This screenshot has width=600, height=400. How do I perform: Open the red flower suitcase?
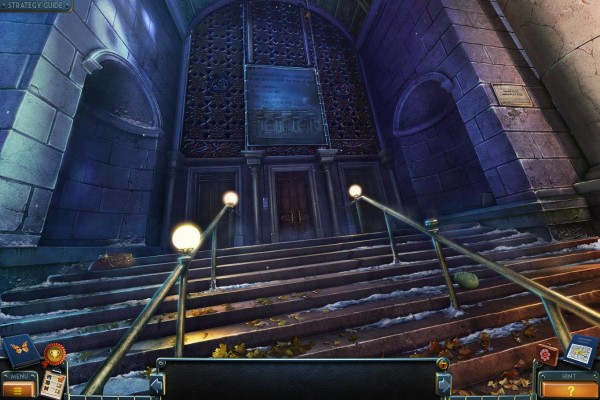coord(546,355)
